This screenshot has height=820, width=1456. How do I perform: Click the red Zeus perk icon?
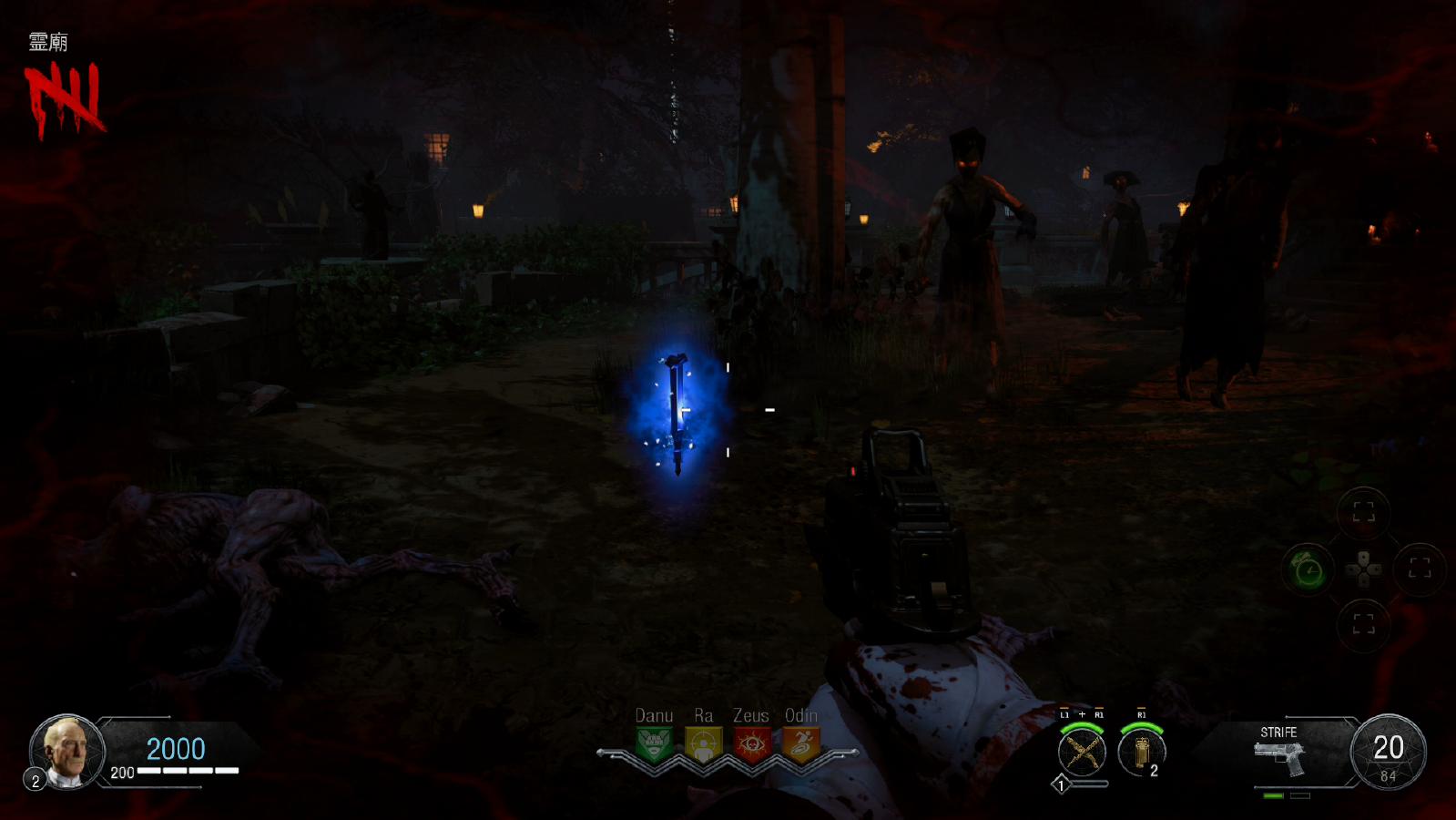[x=751, y=744]
